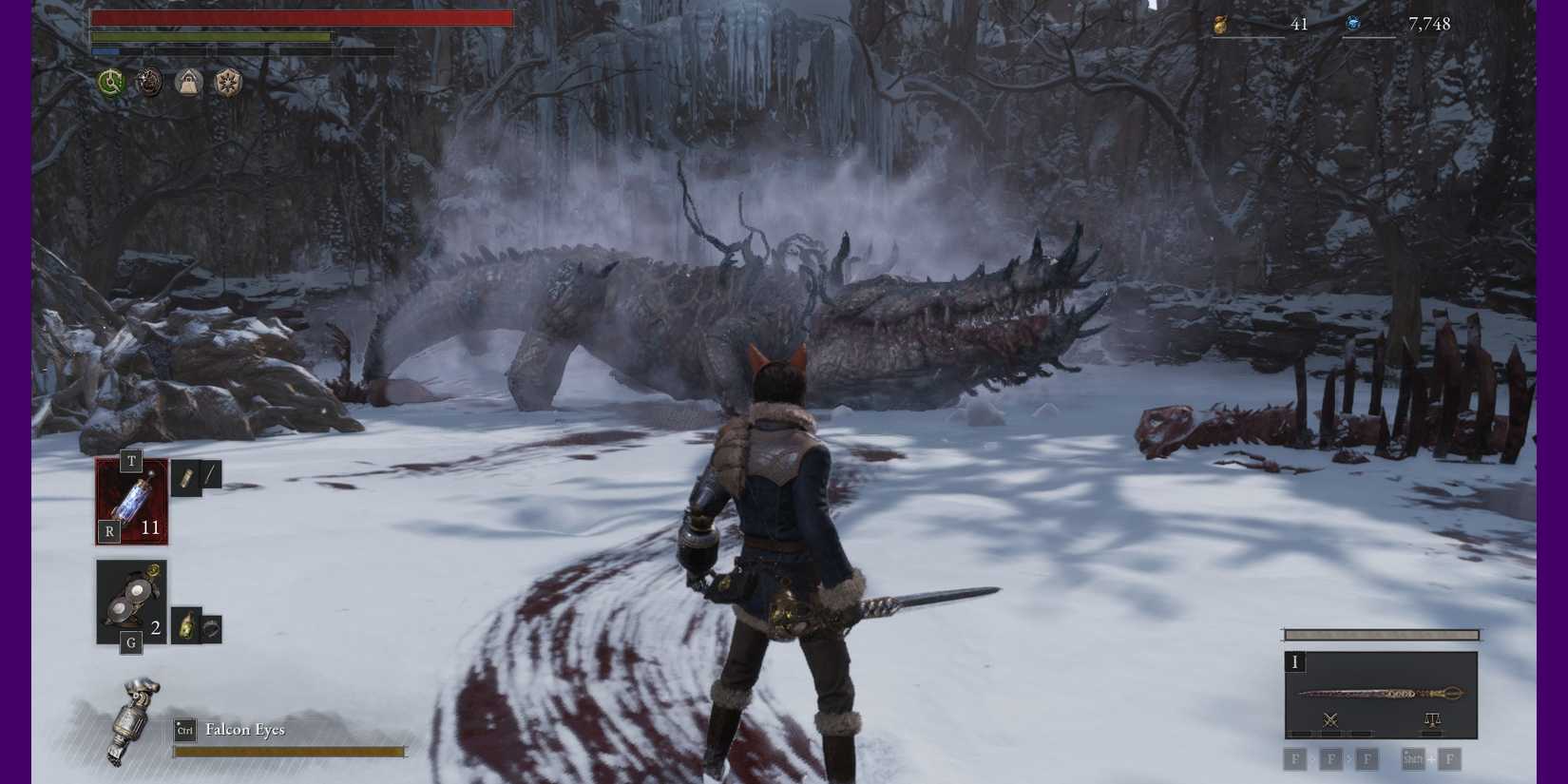Select the hooded figure buff icon
The image size is (1568, 784).
(187, 82)
